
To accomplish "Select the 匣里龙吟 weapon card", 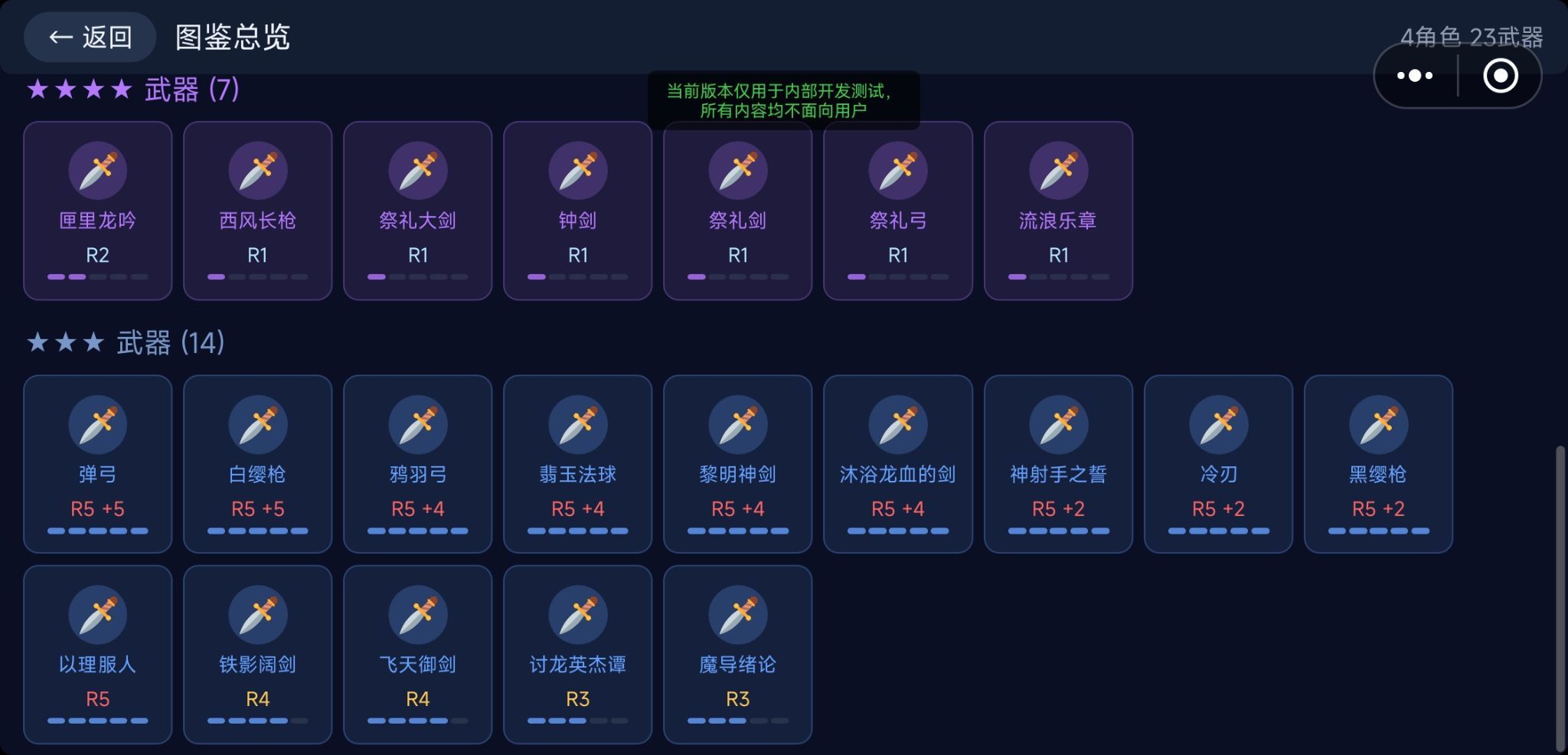I will point(97,211).
